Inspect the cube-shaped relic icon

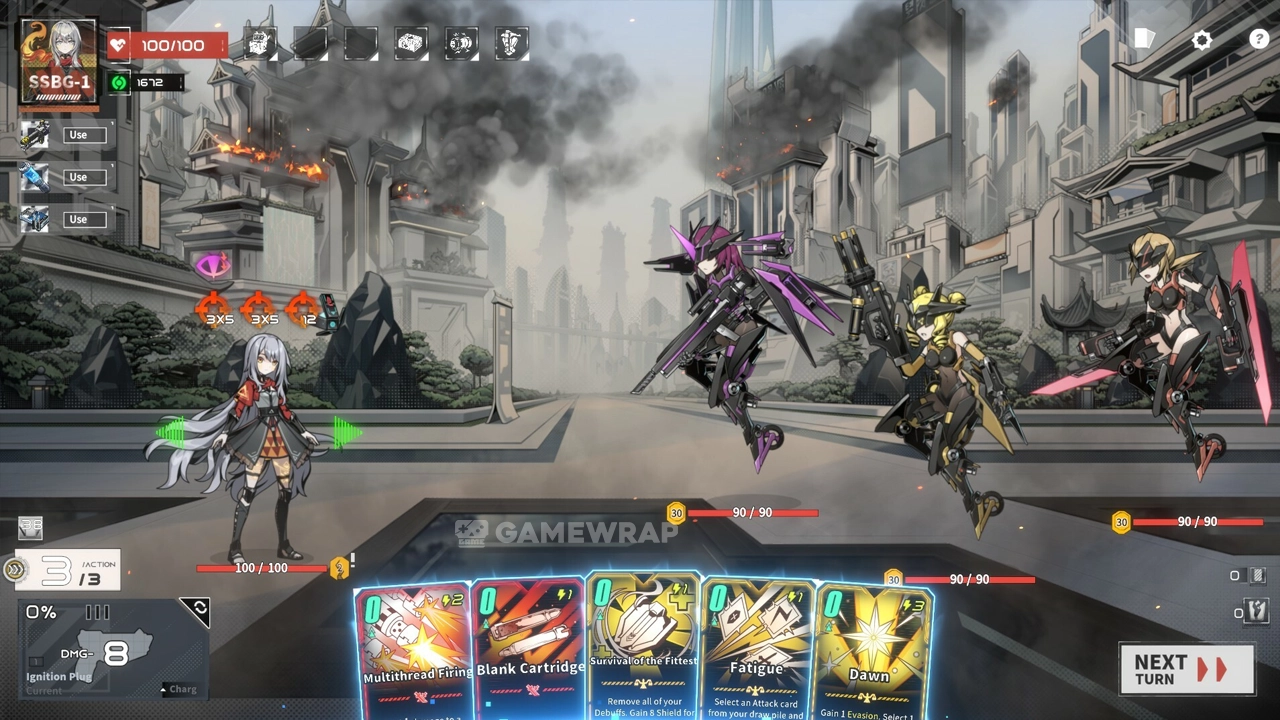point(411,43)
